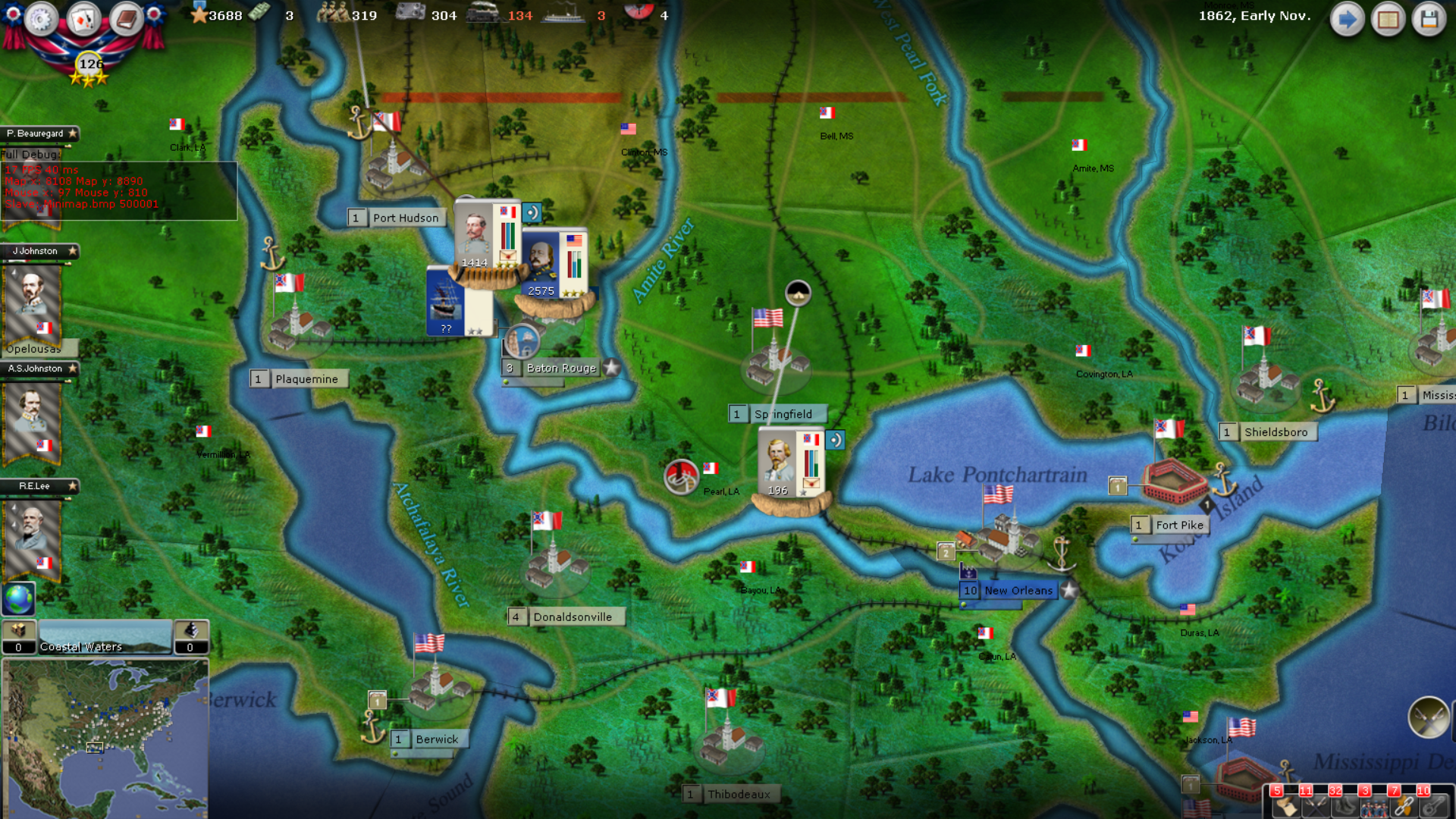Expand the A.S. Johnston leader tab
Viewport: 1456px width, 819px height.
pyautogui.click(x=39, y=369)
